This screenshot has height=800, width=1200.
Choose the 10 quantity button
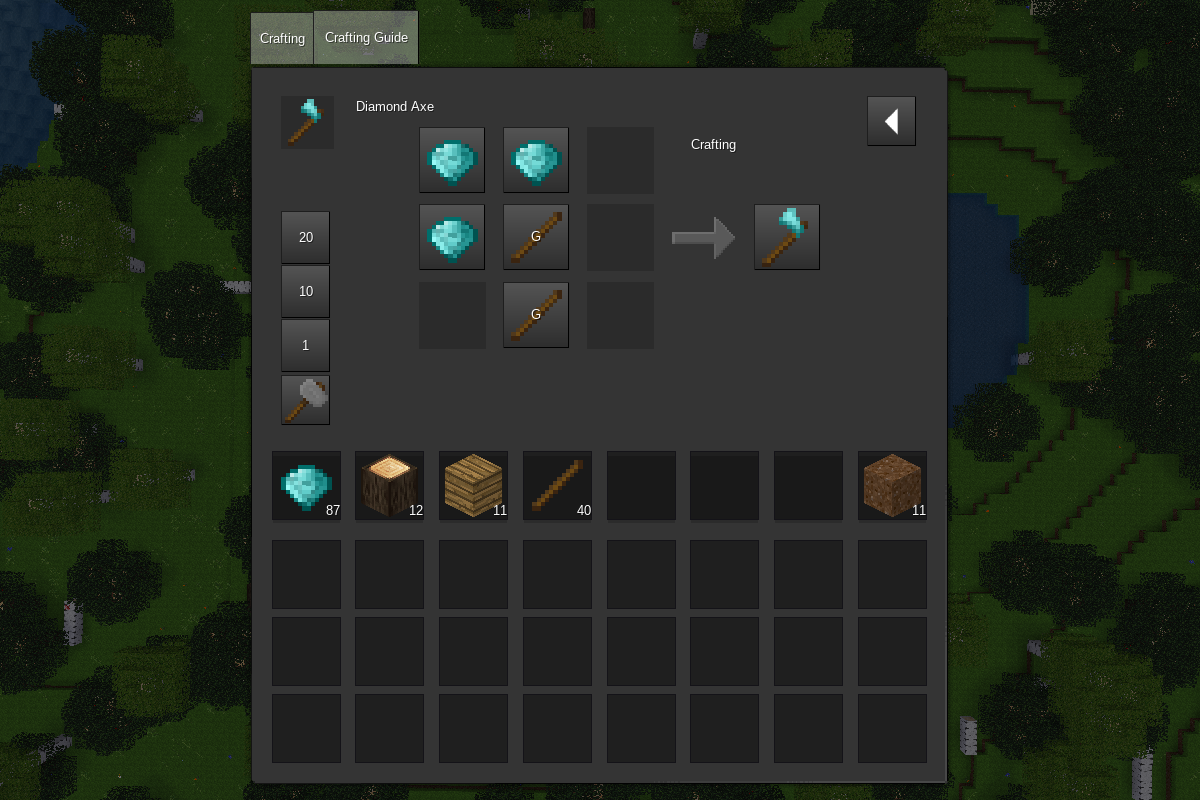(x=305, y=291)
